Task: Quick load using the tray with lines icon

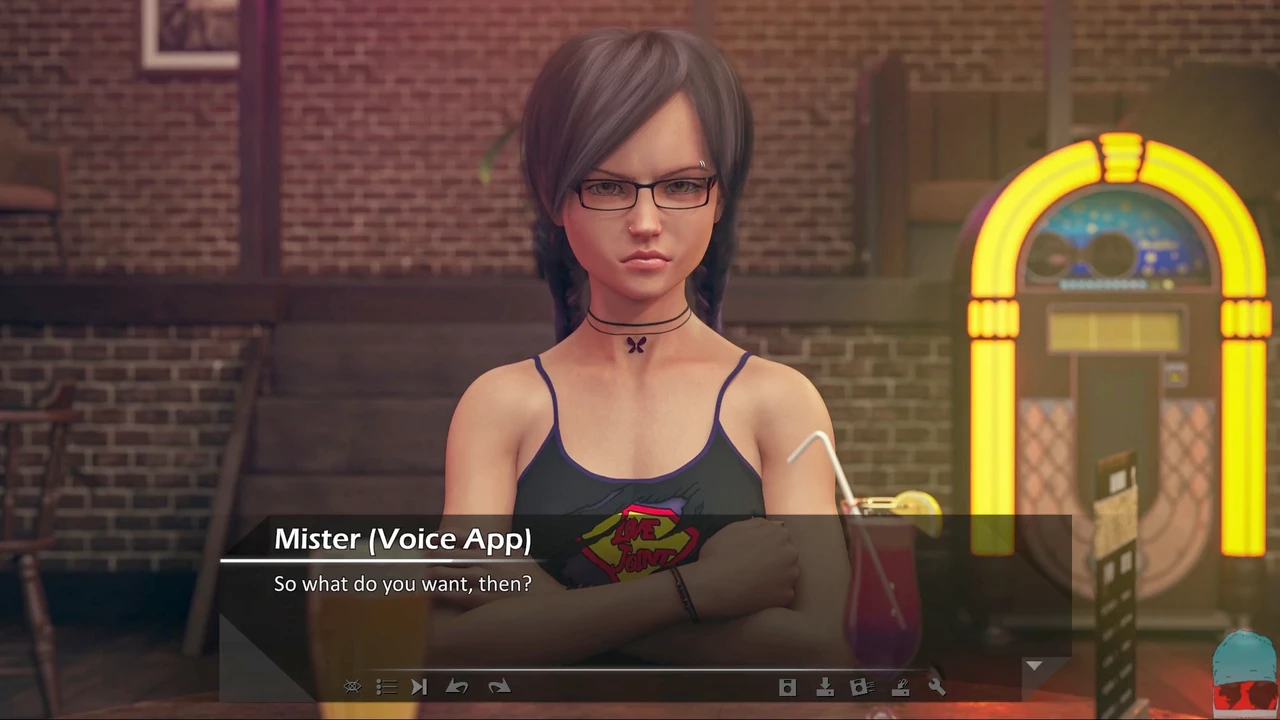Action: [x=900, y=687]
